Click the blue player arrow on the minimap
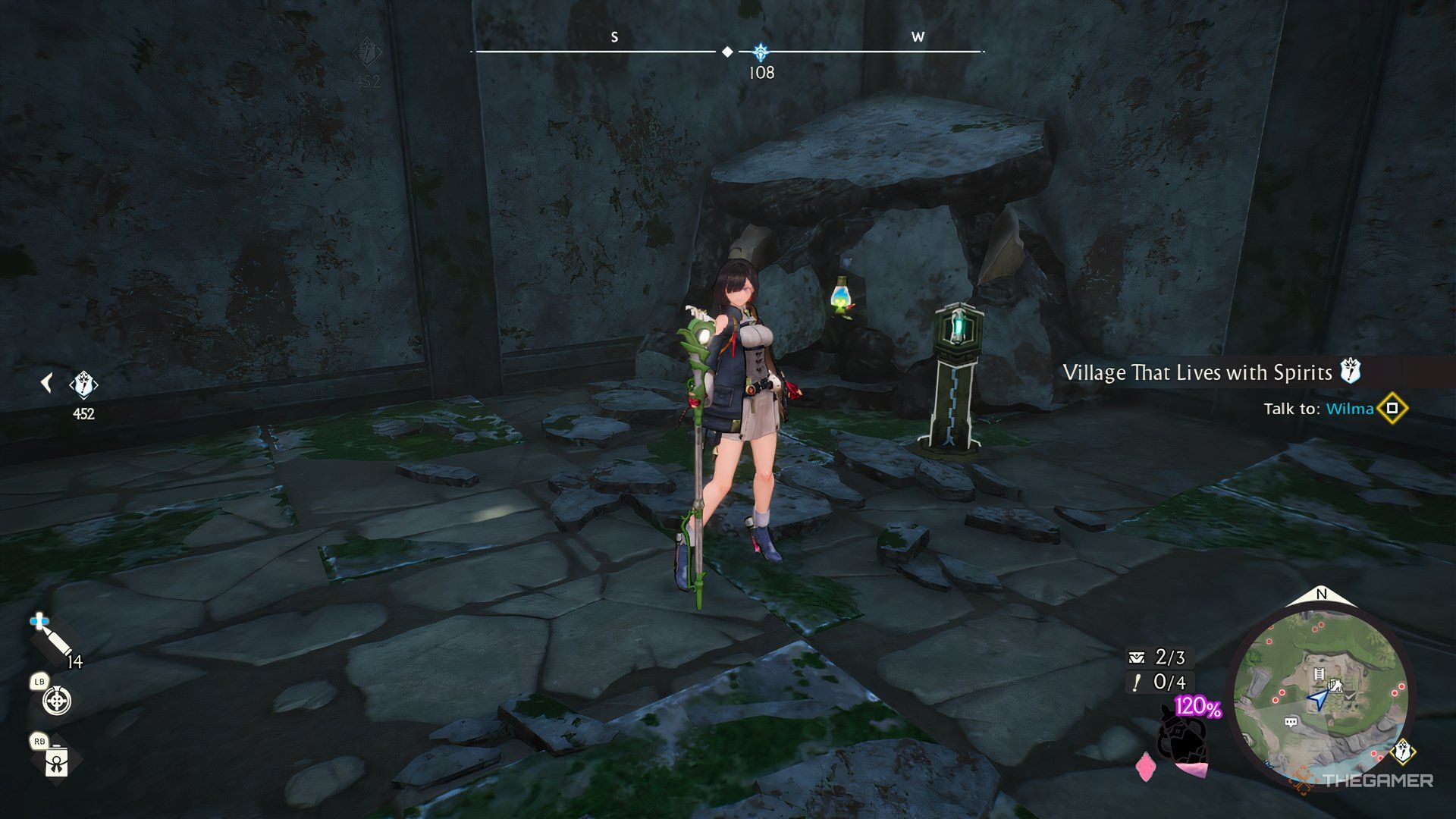1456x819 pixels. [x=1318, y=700]
